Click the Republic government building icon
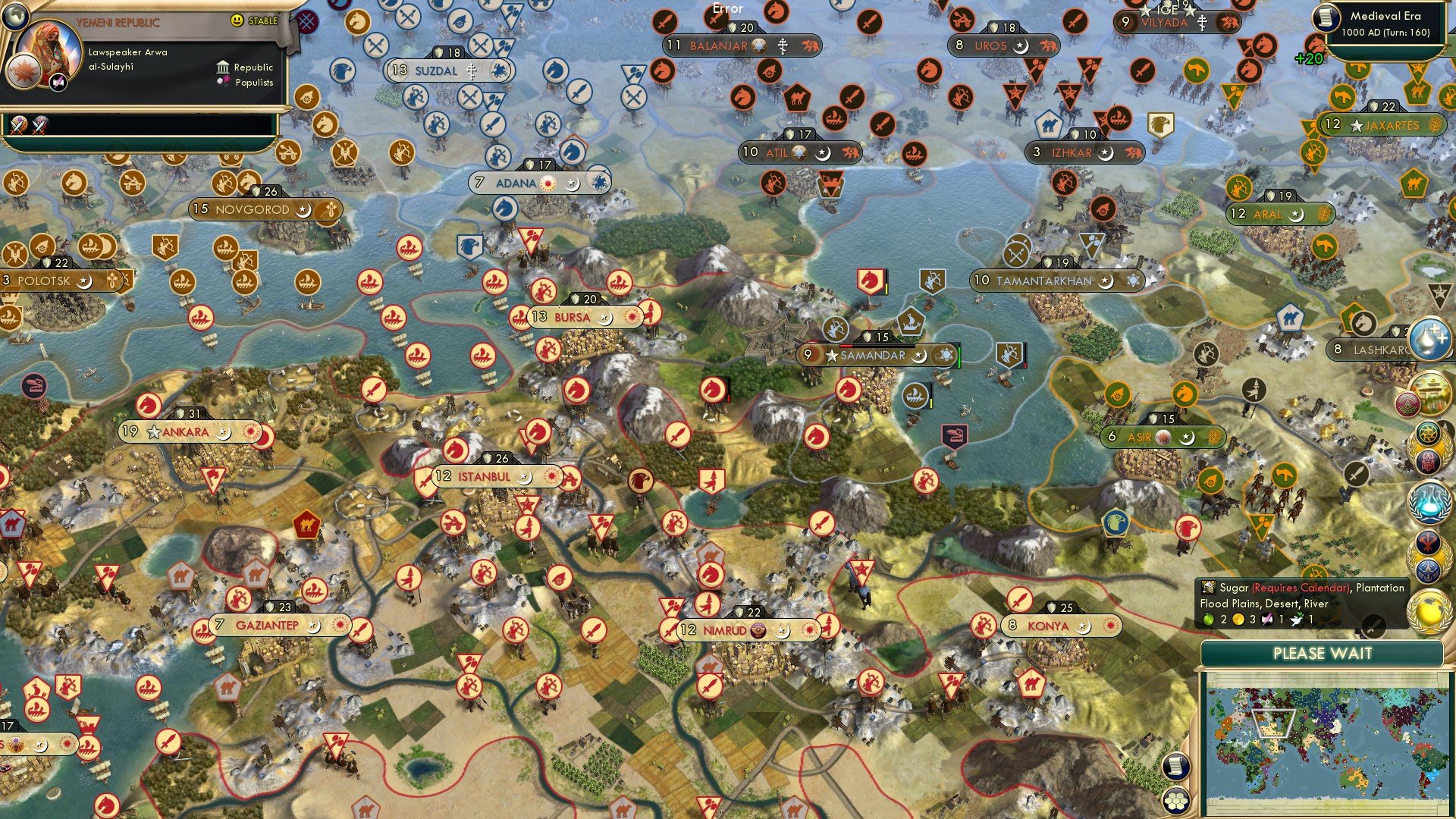Image resolution: width=1456 pixels, height=819 pixels. [x=223, y=67]
